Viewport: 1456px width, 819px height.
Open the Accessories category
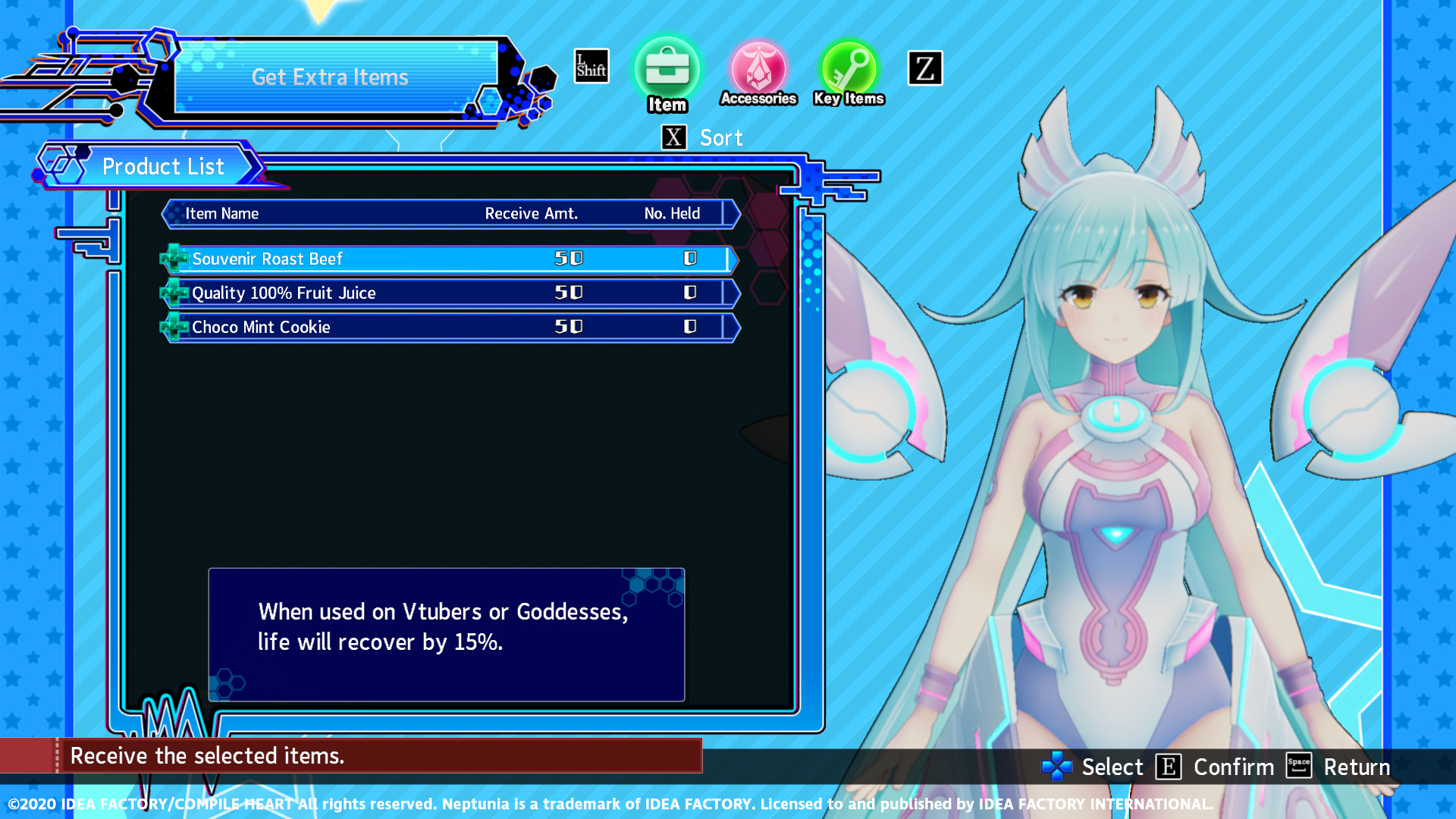tap(759, 70)
